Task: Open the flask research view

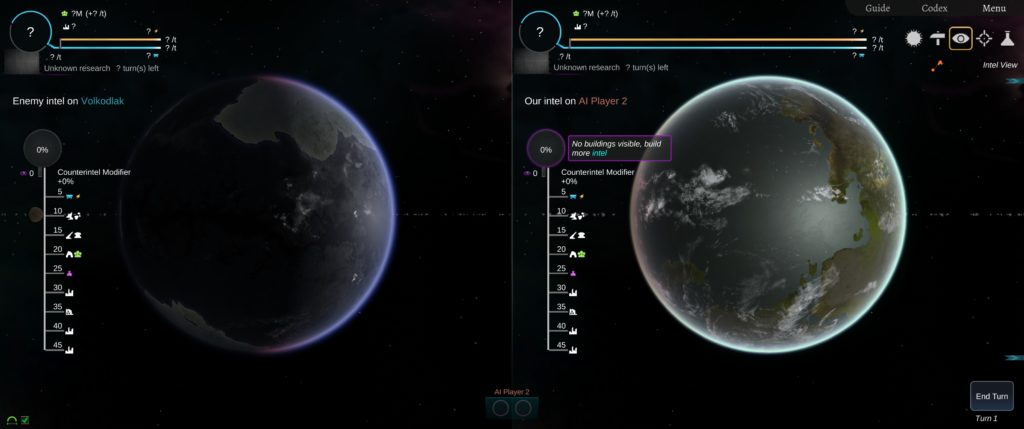Action: (x=1007, y=38)
